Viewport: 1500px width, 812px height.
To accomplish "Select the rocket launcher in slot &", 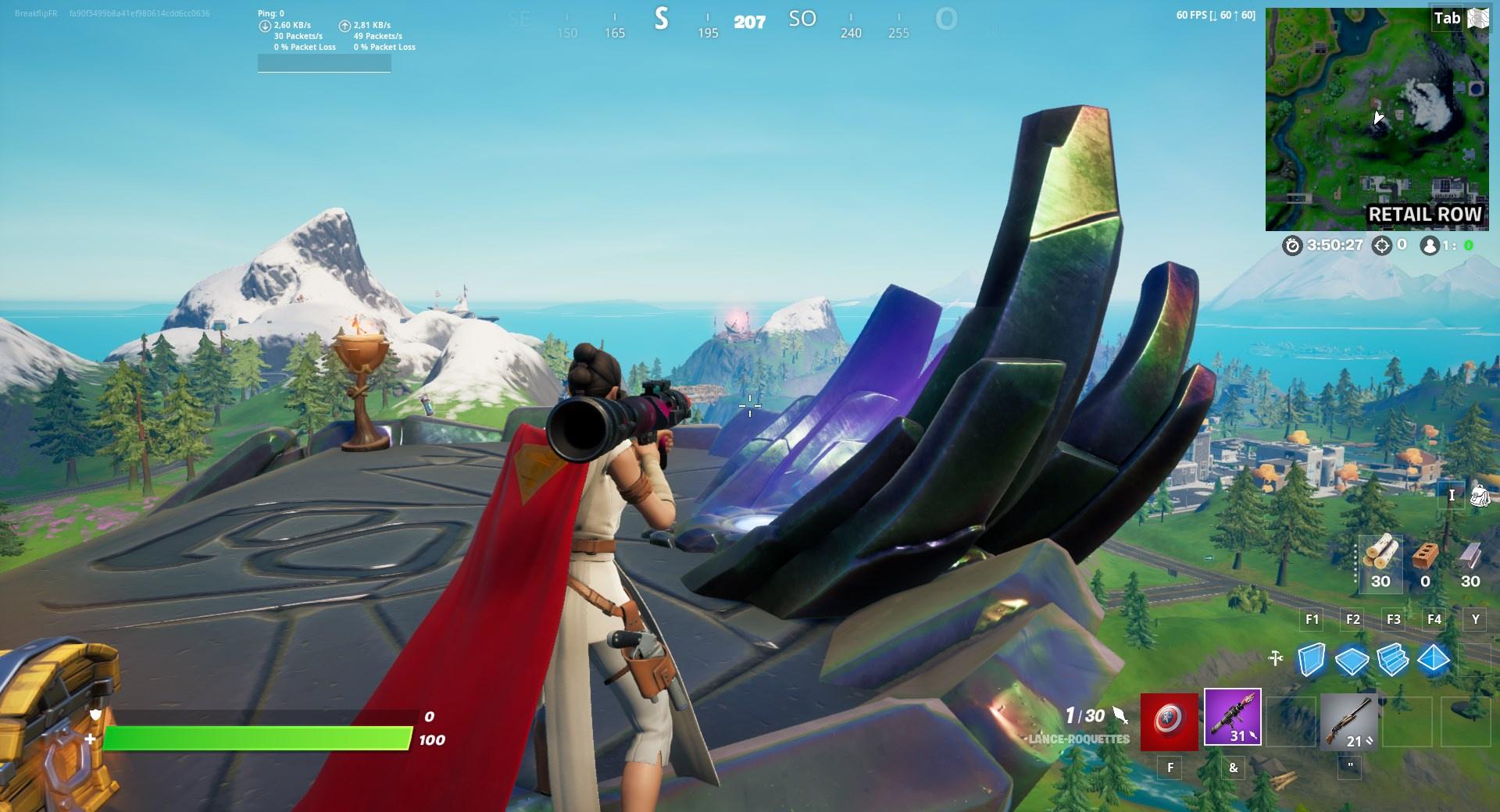I will [x=1233, y=717].
